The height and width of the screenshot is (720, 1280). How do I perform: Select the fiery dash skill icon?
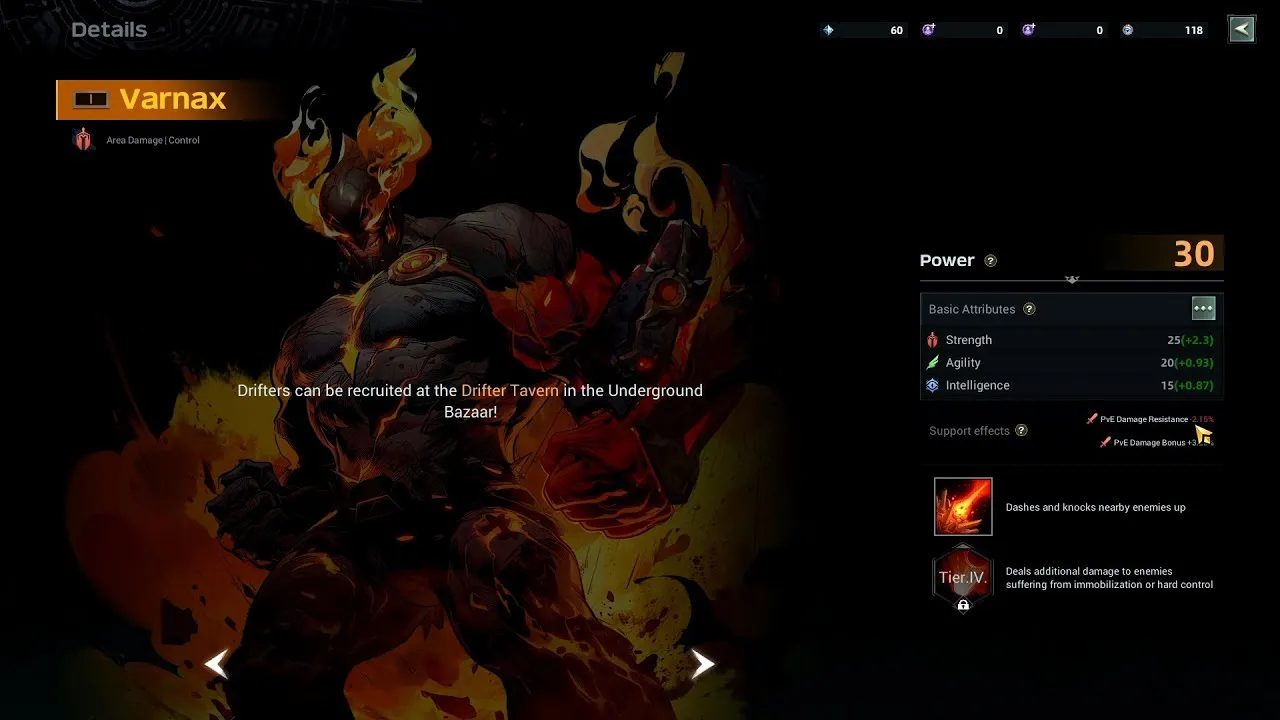[x=963, y=506]
